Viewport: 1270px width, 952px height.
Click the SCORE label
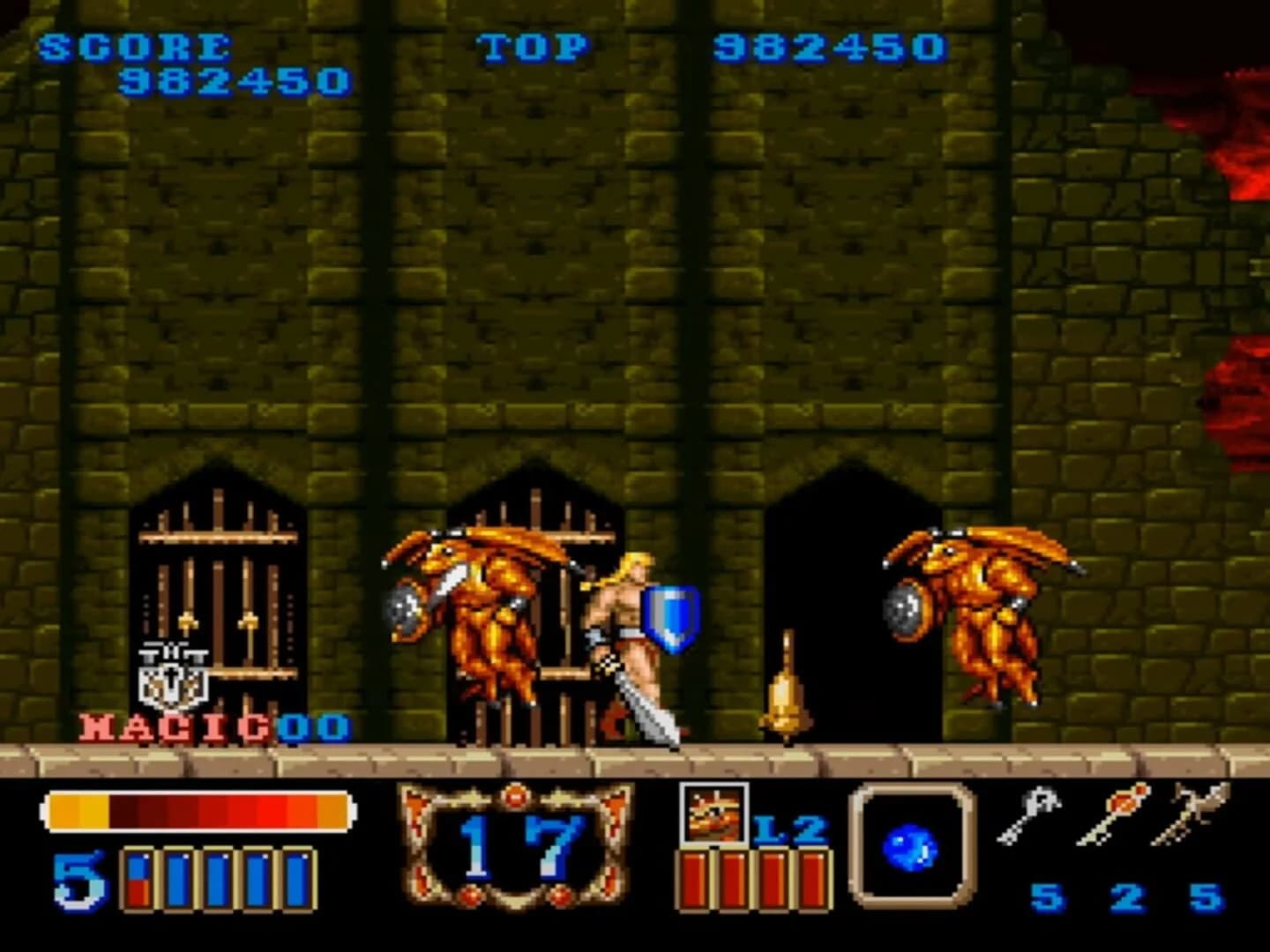[x=137, y=44]
